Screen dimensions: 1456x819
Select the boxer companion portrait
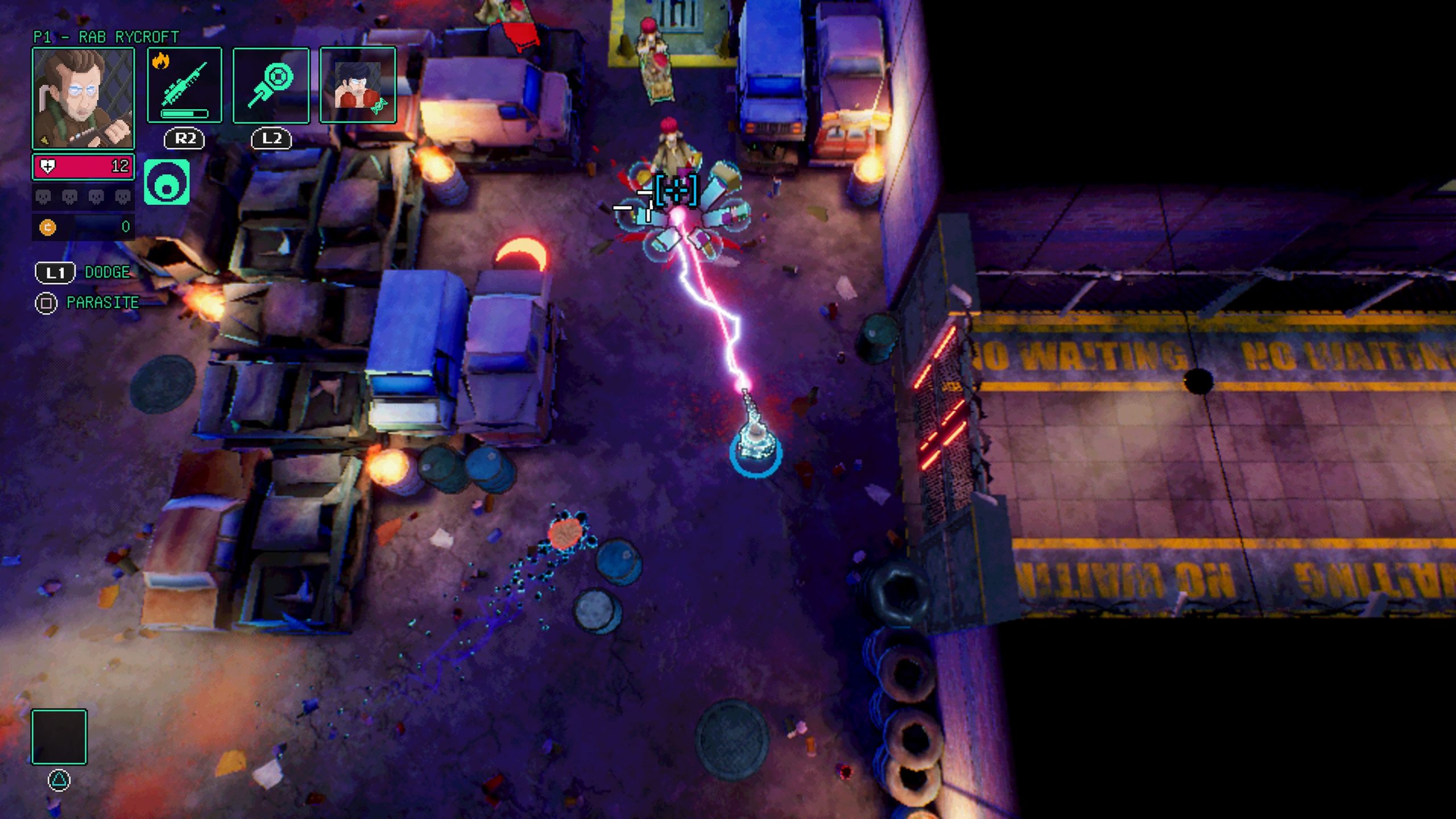click(357, 85)
